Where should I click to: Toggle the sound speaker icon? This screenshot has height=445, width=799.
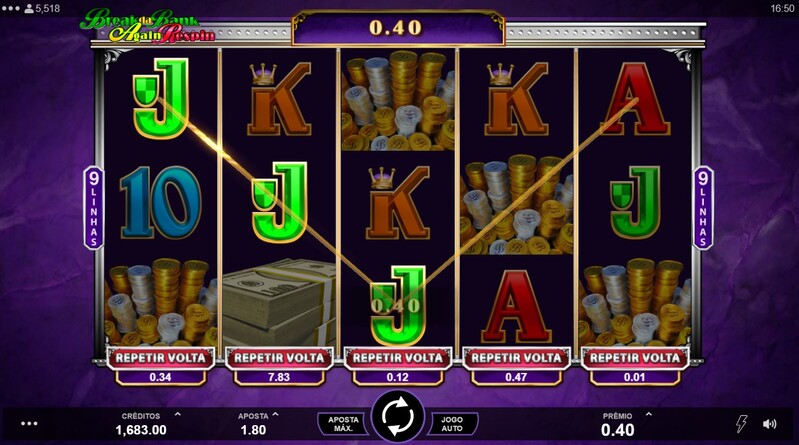click(x=770, y=424)
